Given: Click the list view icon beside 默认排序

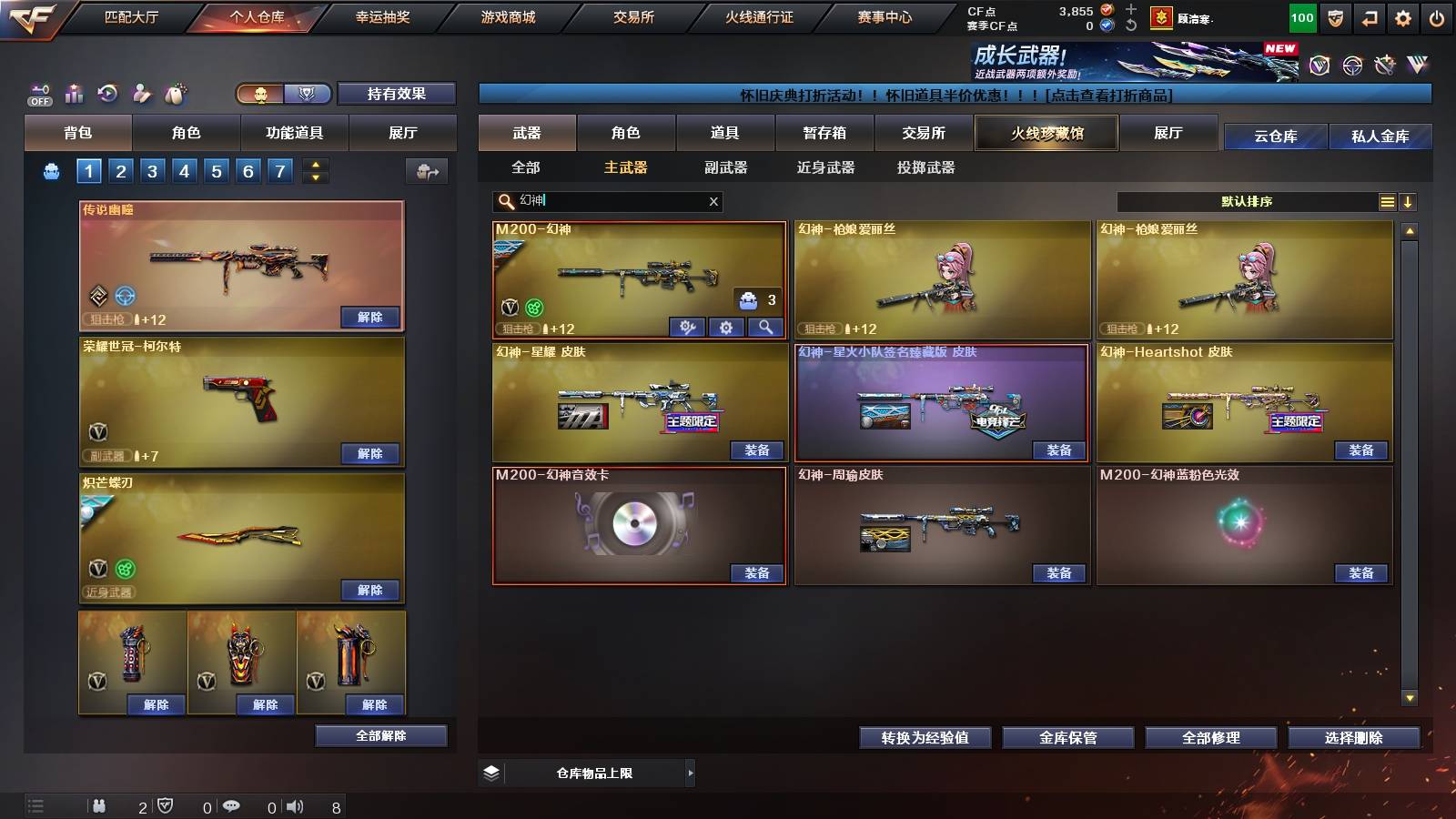Looking at the screenshot, I should coord(1386,201).
